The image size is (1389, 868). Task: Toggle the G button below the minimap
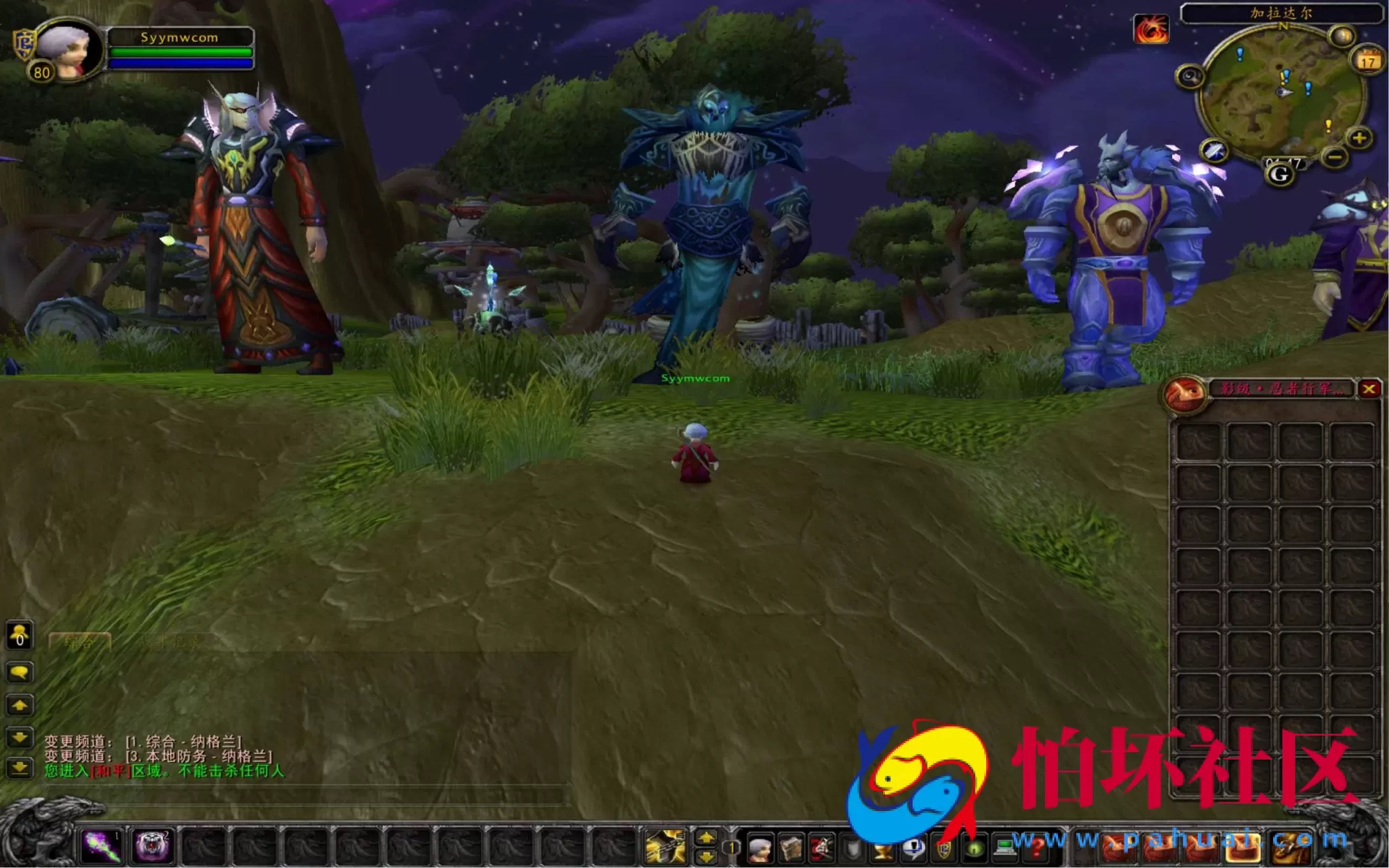click(x=1280, y=174)
